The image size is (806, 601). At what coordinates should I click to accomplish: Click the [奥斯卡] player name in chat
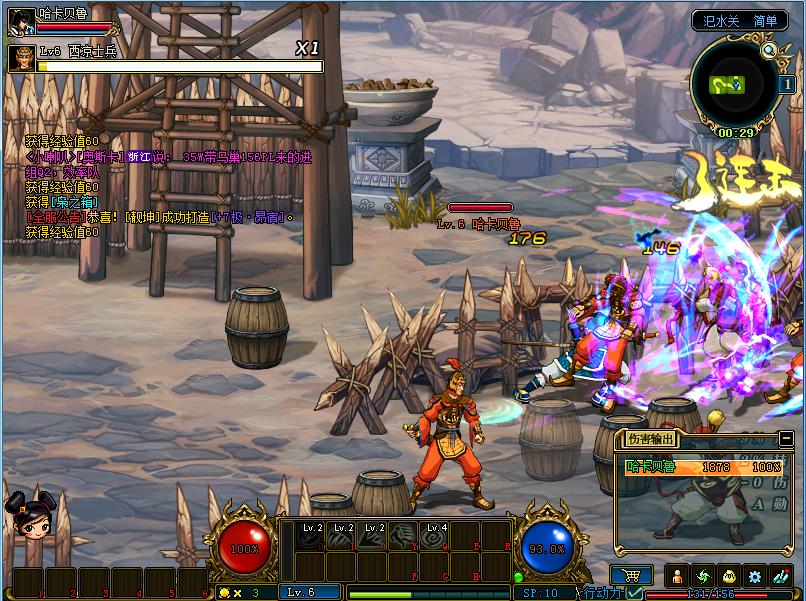click(x=104, y=157)
